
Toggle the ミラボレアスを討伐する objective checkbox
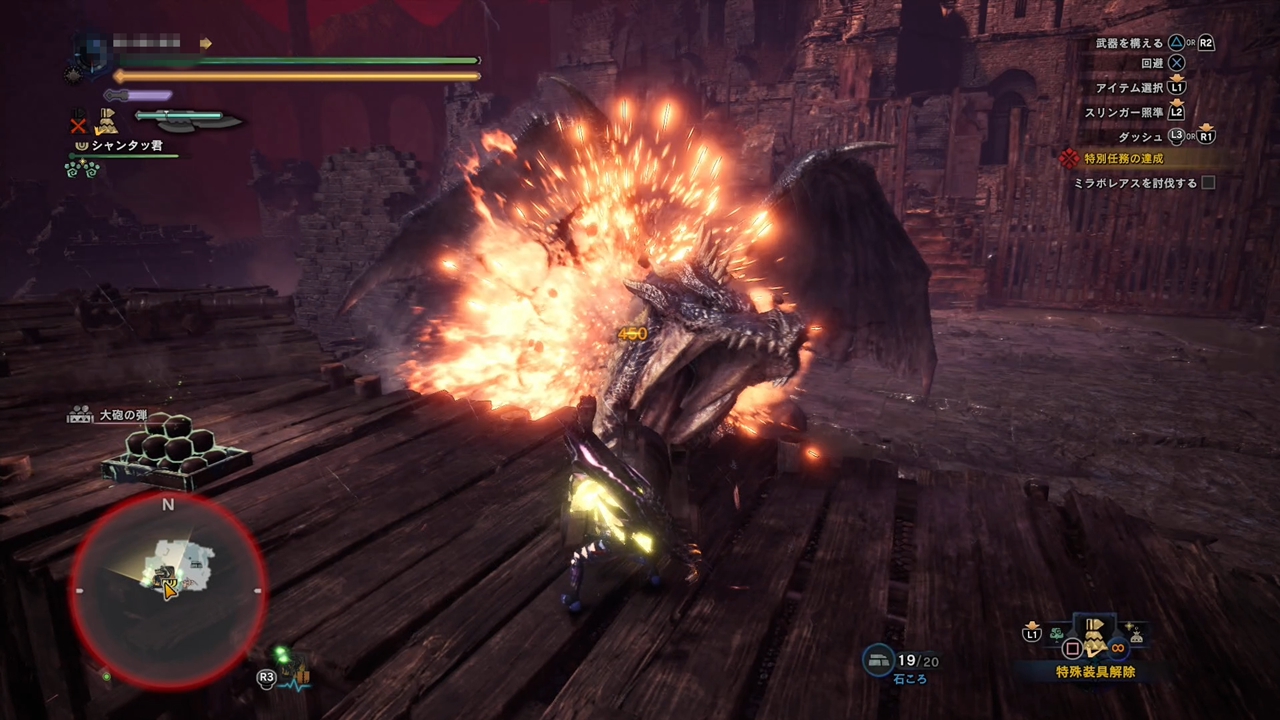tap(1208, 183)
